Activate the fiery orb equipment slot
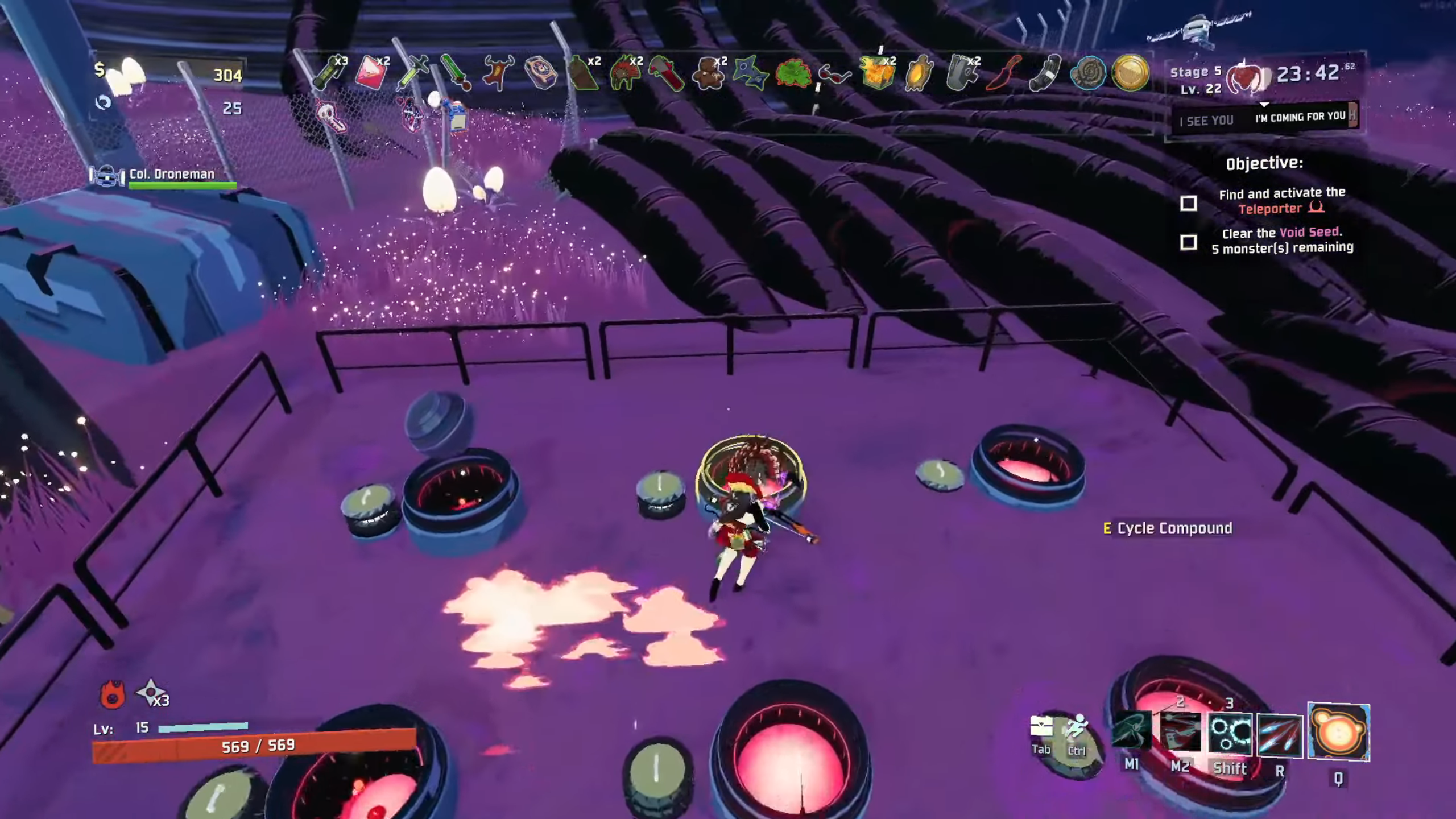This screenshot has width=1456, height=819. (1338, 733)
